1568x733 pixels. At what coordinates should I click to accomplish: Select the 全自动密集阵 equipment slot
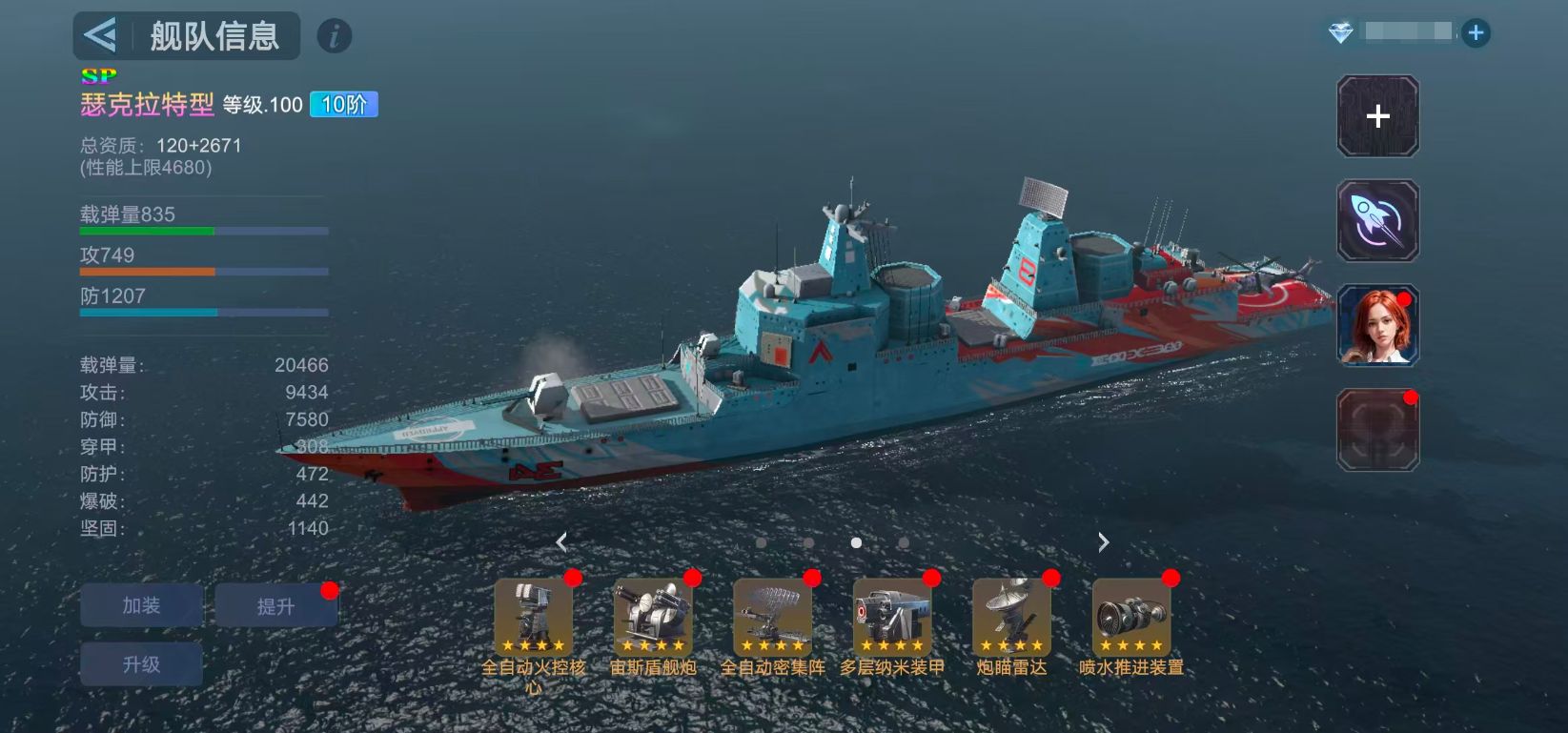(x=772, y=617)
